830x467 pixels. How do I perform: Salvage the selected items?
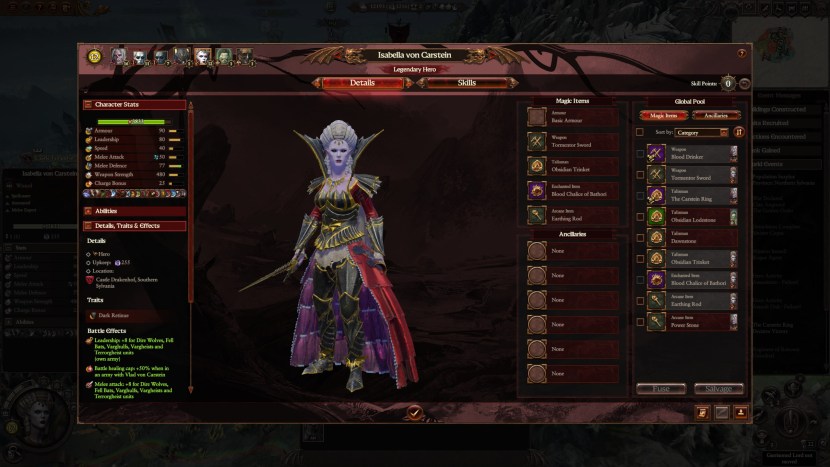tap(718, 389)
